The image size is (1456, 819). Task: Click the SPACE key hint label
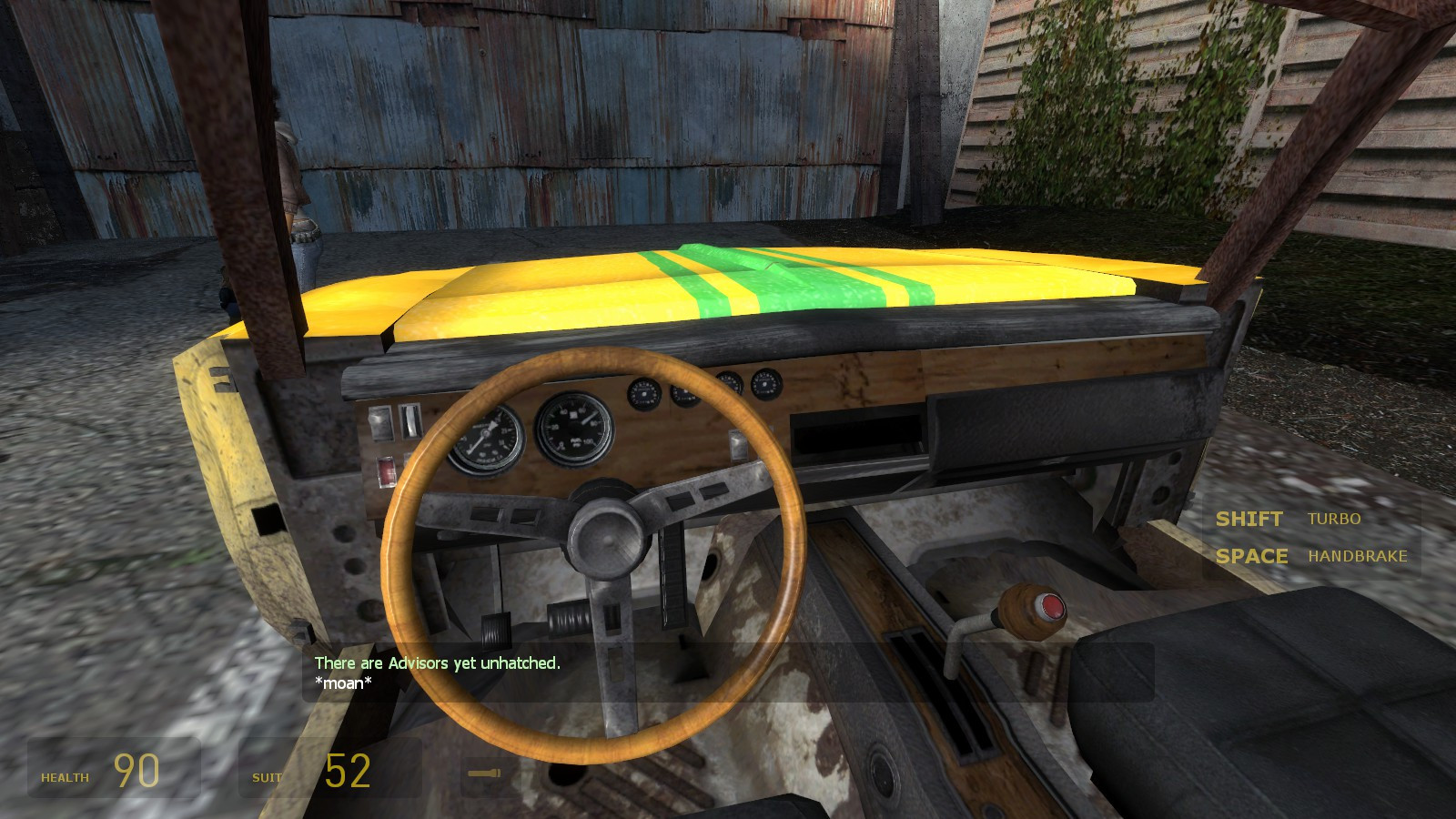click(1254, 556)
